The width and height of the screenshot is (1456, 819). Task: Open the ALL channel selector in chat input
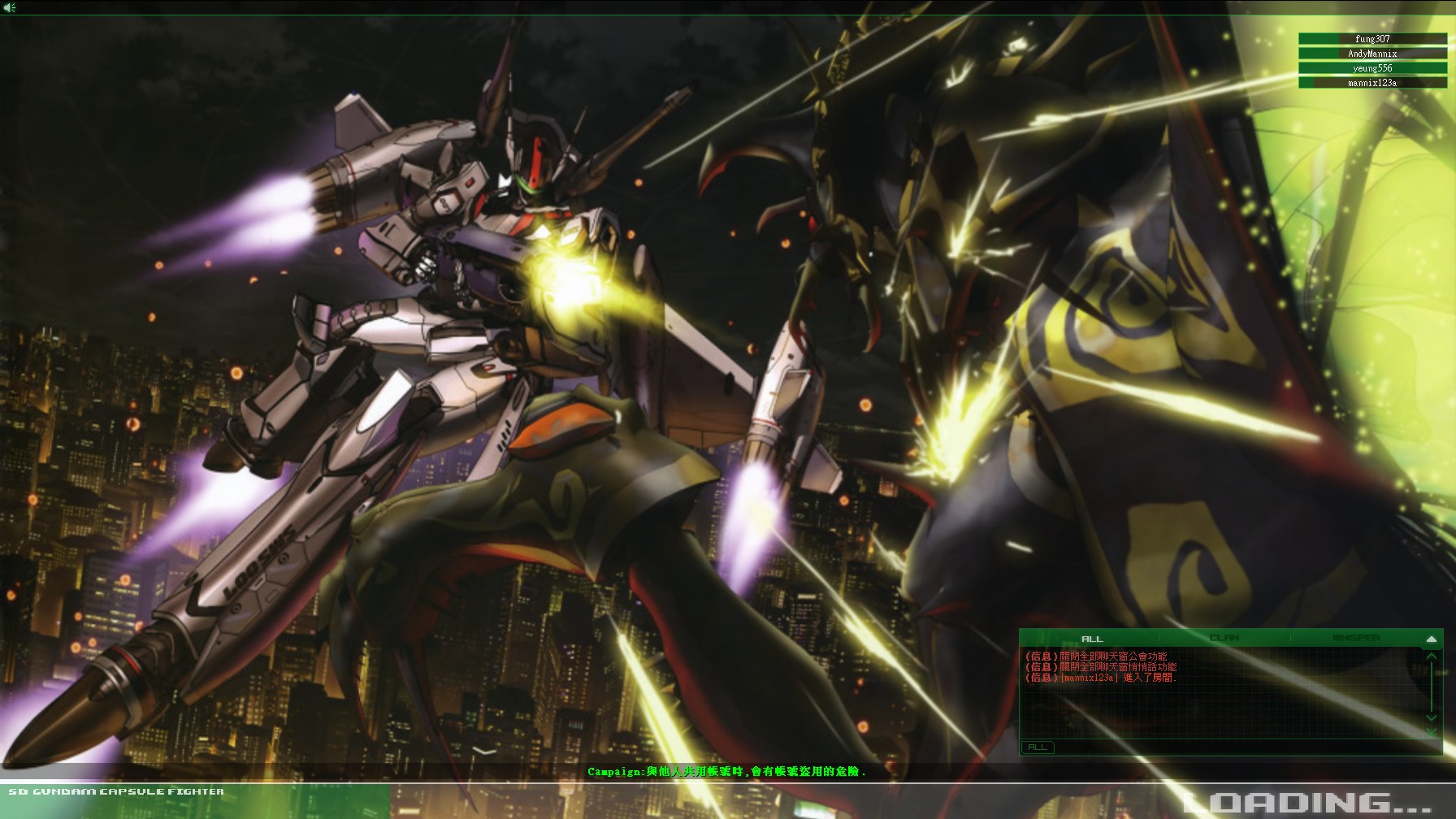[x=1038, y=747]
